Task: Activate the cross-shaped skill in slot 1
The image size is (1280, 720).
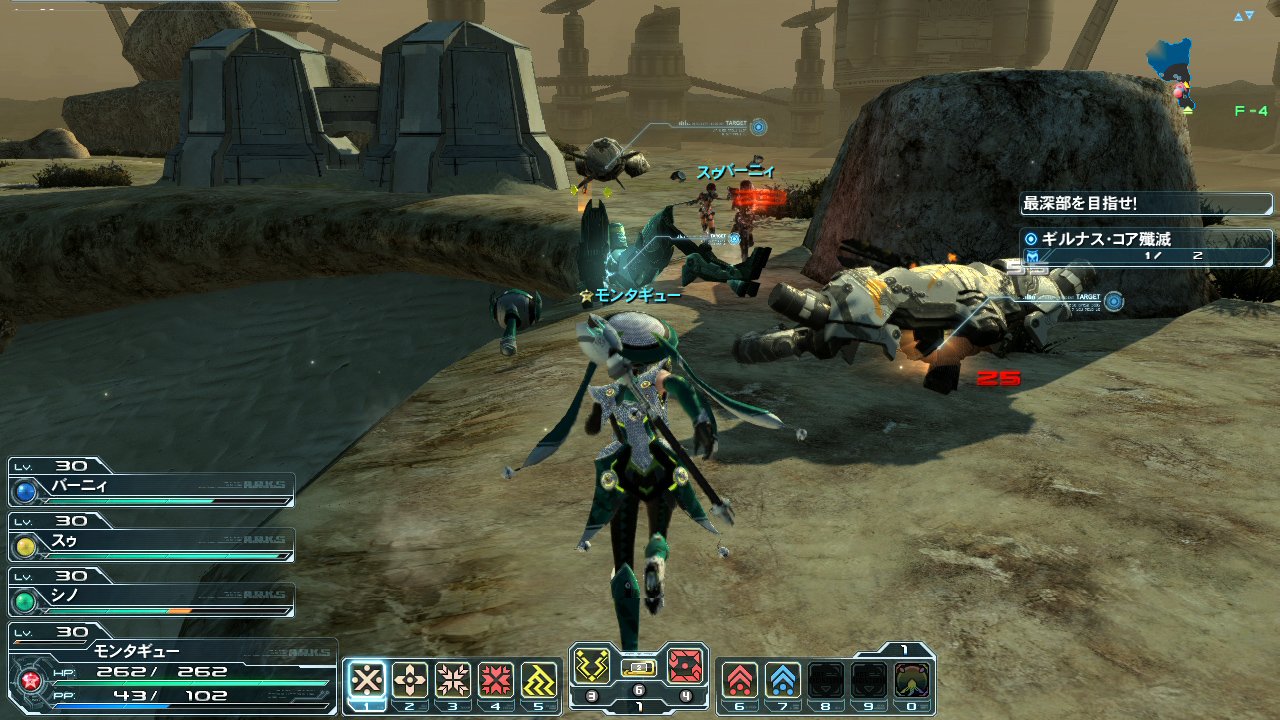Action: 368,680
